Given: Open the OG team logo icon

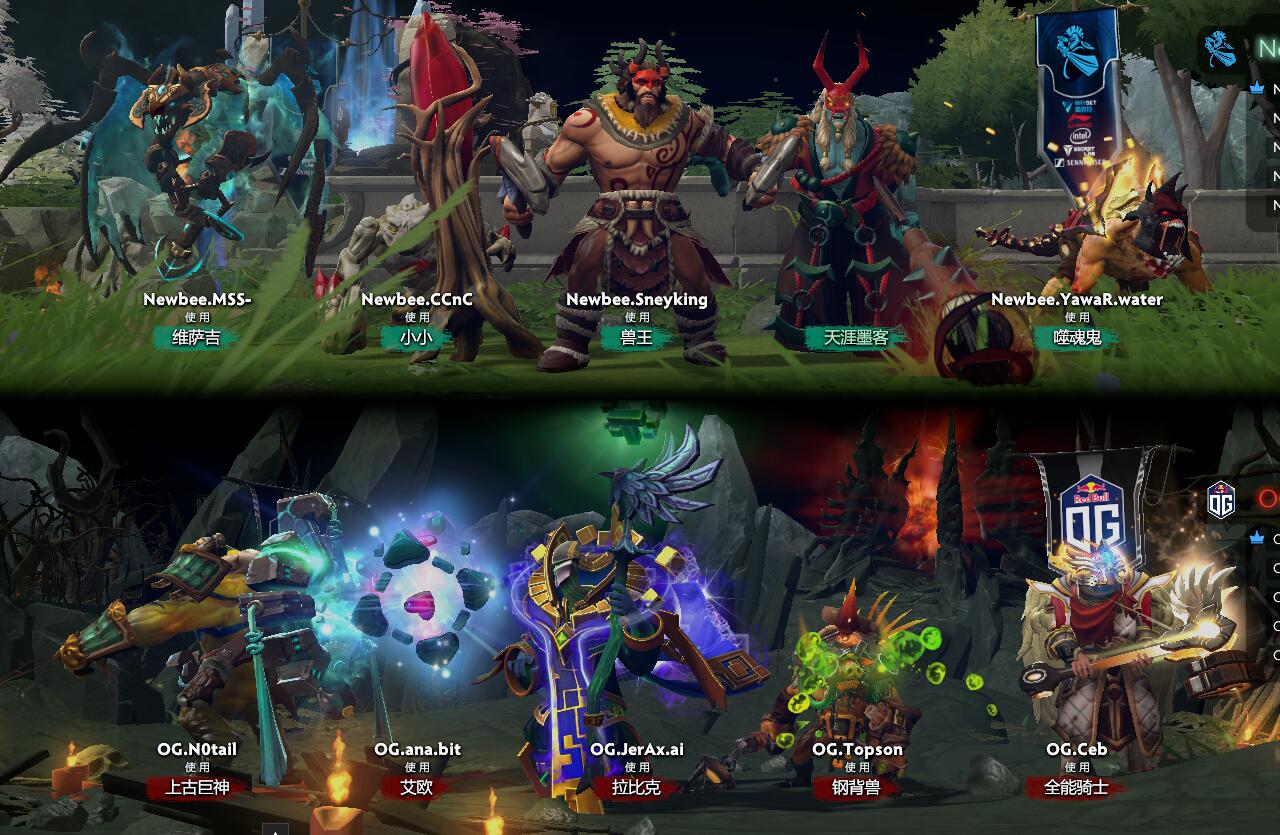Looking at the screenshot, I should pyautogui.click(x=1221, y=500).
